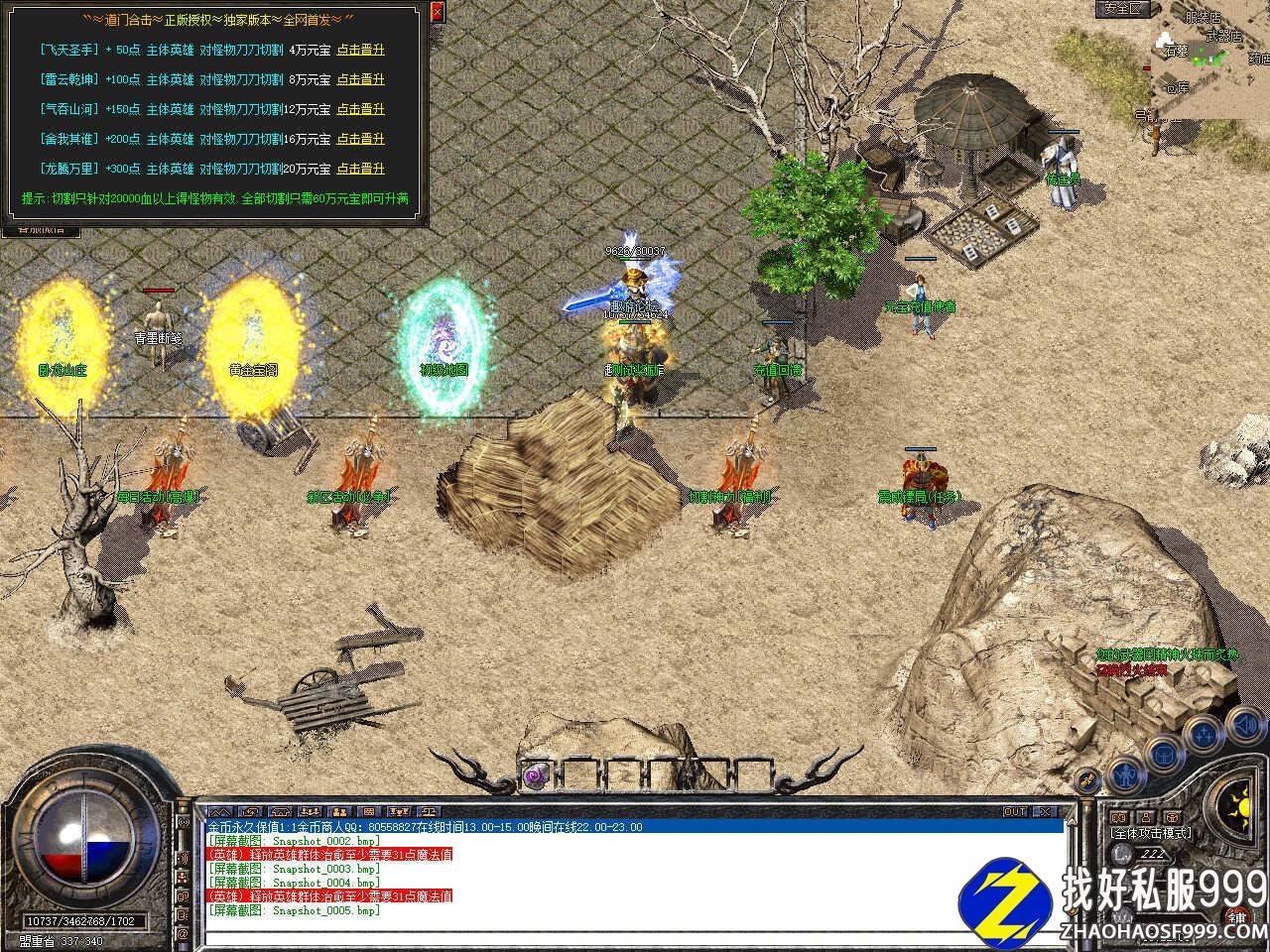Click the @ chat channel button
This screenshot has width=1270, height=952.
coord(183,934)
